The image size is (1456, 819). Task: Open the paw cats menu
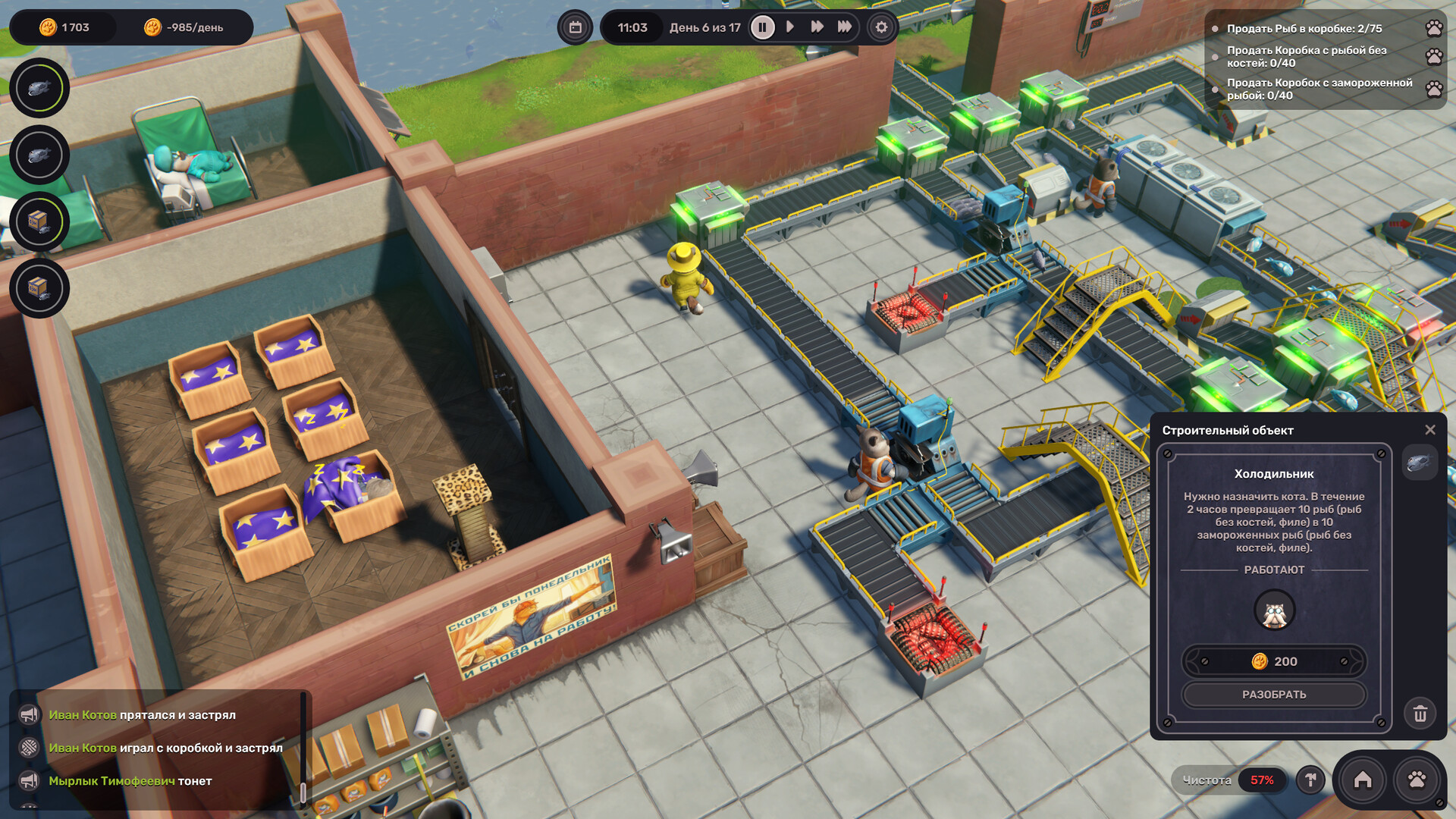pyautogui.click(x=1417, y=780)
